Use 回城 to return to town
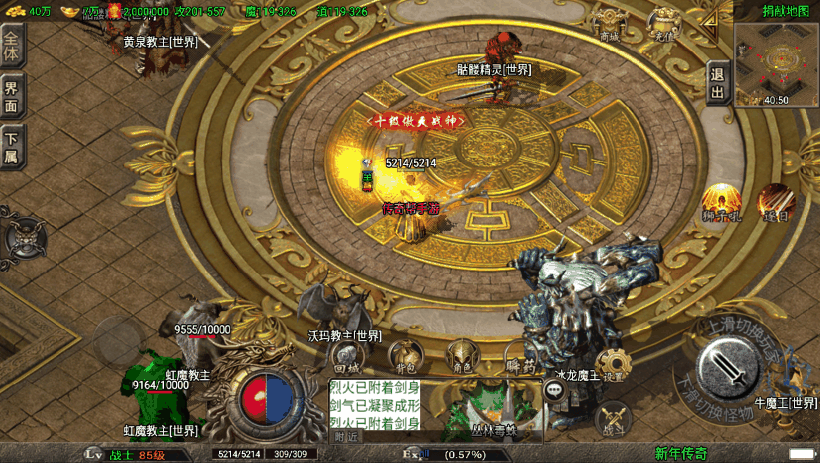Screen dimensions: 820x463 (346, 357)
